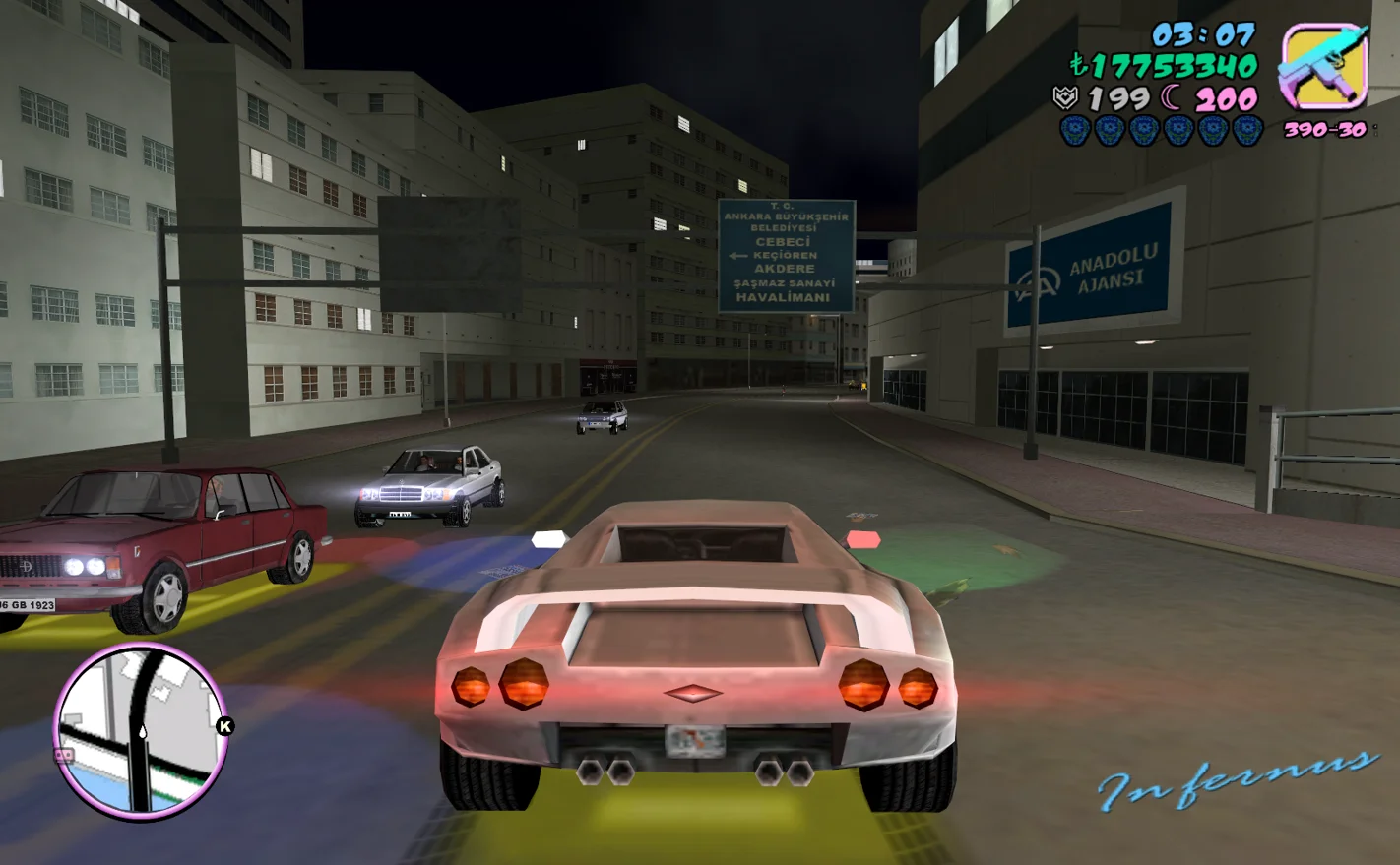Image resolution: width=1400 pixels, height=865 pixels.
Task: Click the pink cassette marker on the radar
Action: click(65, 756)
